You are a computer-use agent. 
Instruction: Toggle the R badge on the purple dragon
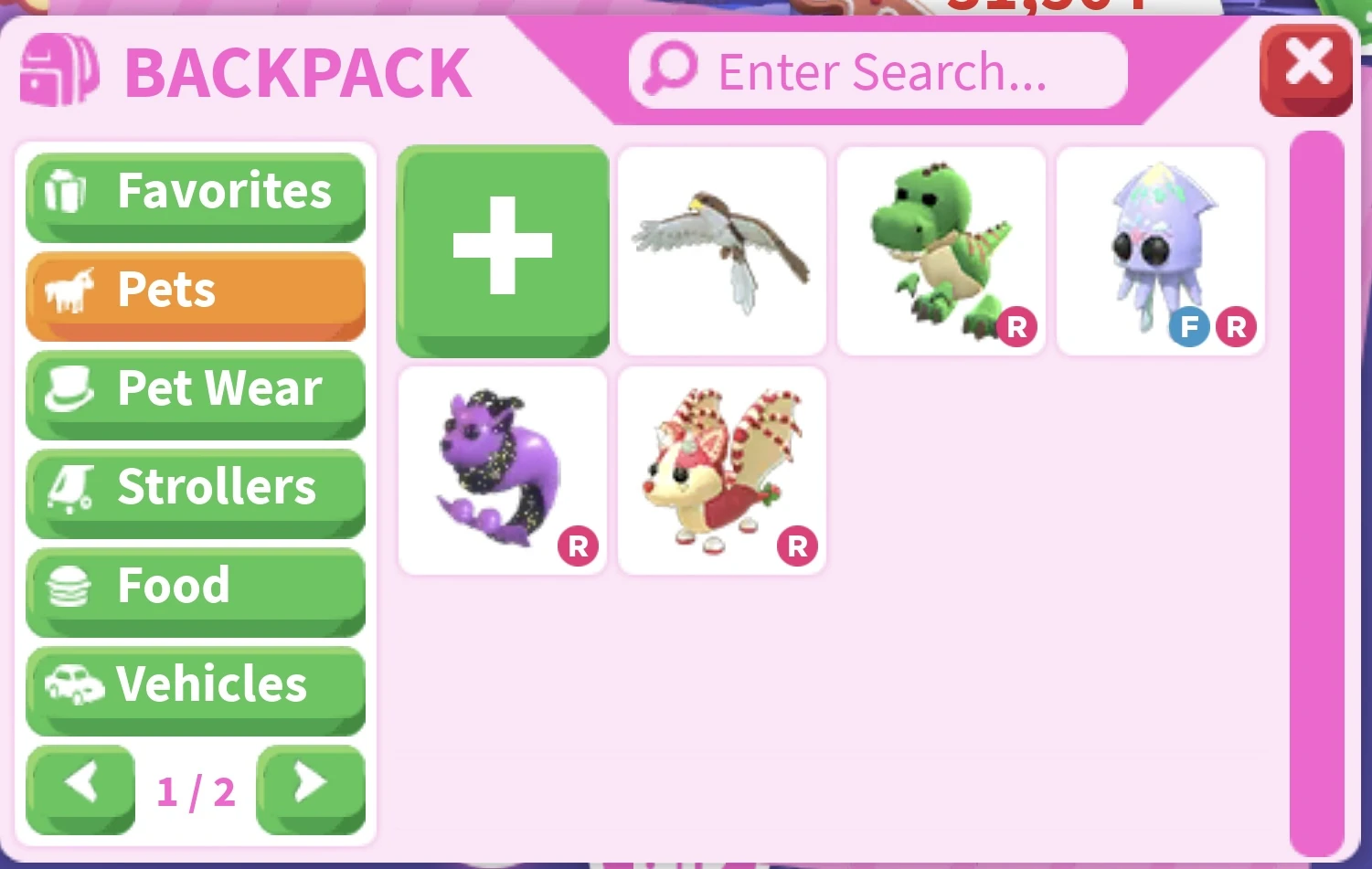[x=577, y=546]
